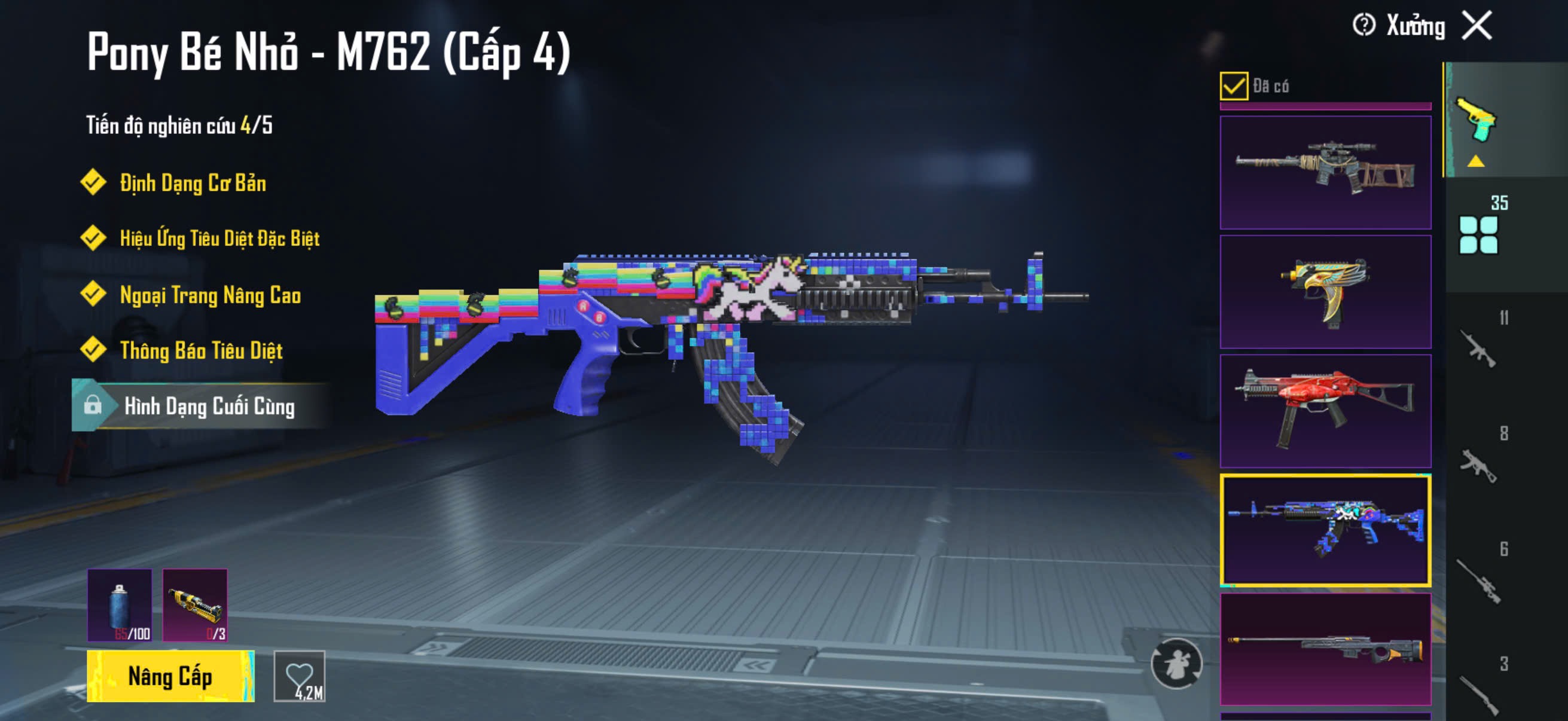This screenshot has width=1568, height=721.
Task: View the Hiệu Ứng Tiêu Diệt Đặc Biệt stage
Action: tap(219, 239)
